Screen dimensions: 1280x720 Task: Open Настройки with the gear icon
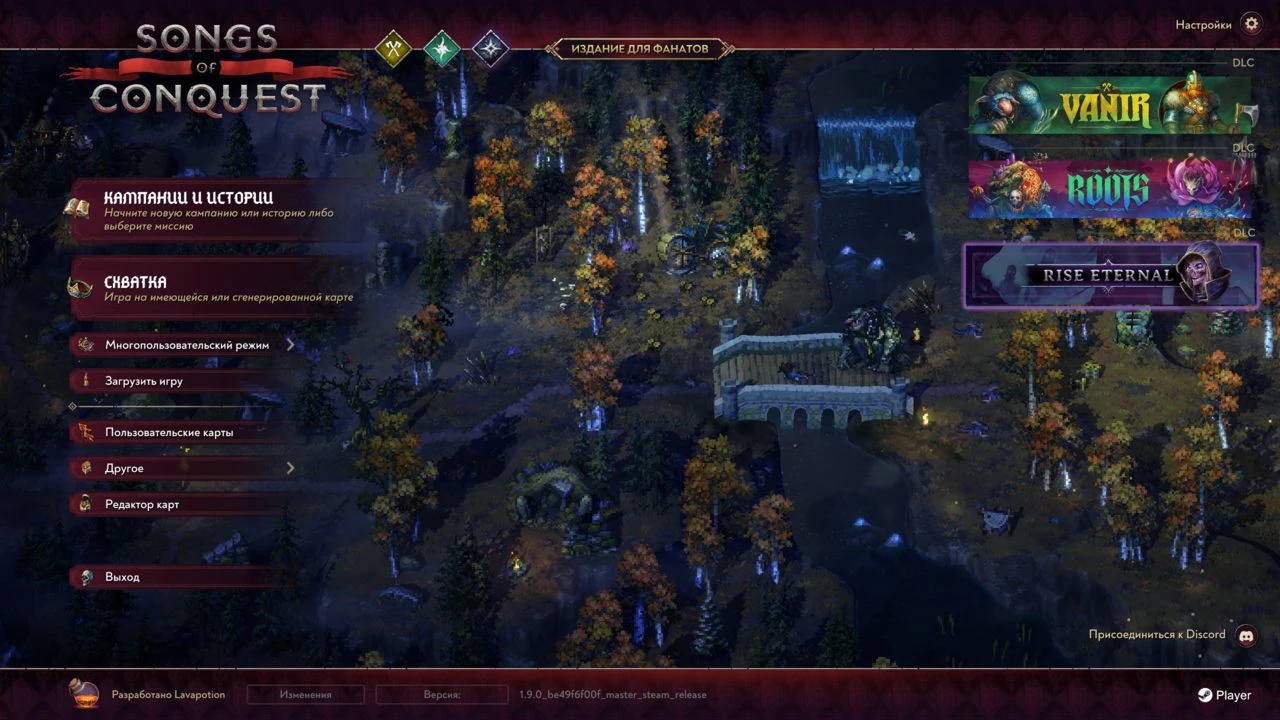1250,24
